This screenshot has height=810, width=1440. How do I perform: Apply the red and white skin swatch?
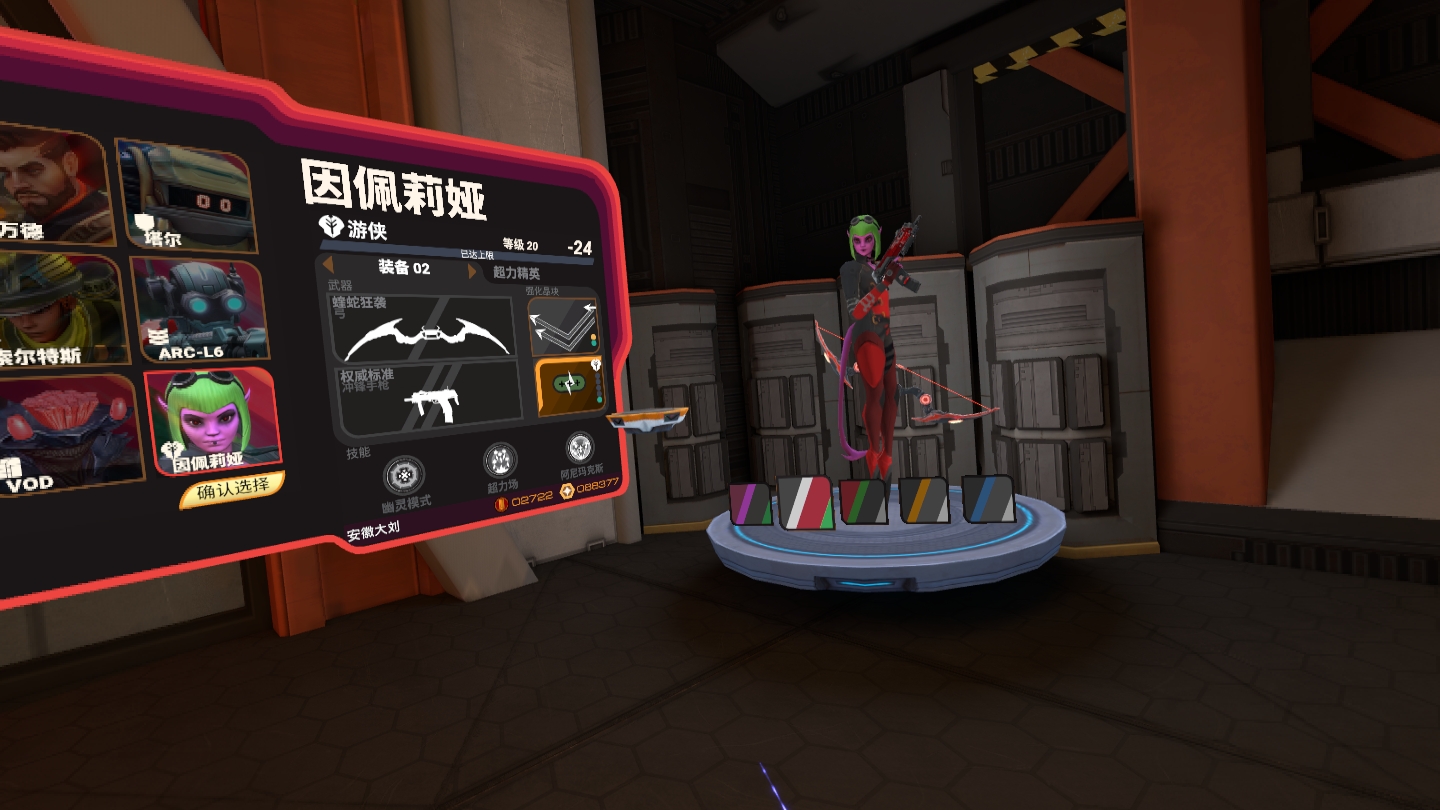coord(806,503)
